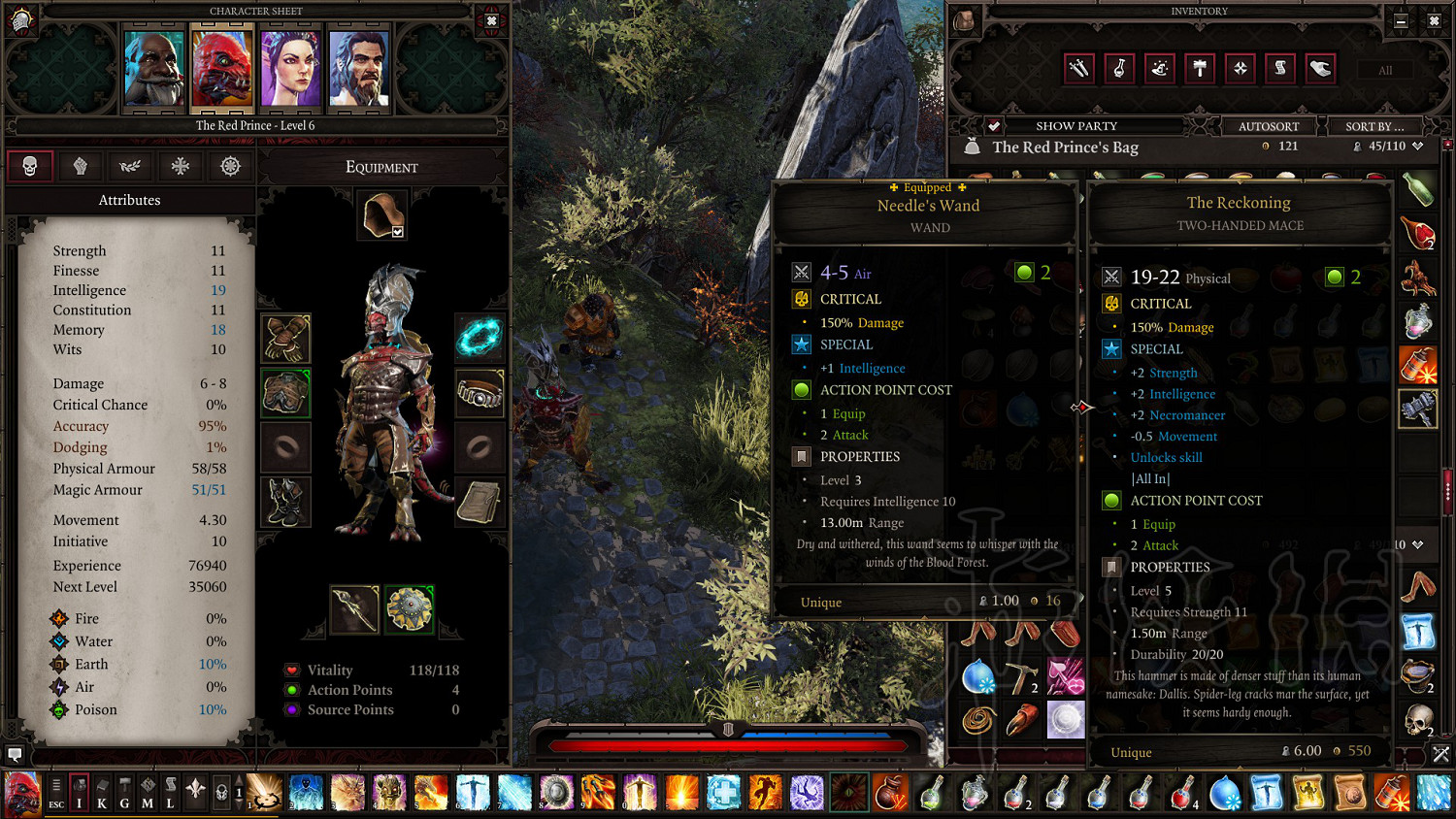Screen dimensions: 1456x819
Task: Toggle the Show Party checkbox
Action: pyautogui.click(x=994, y=126)
